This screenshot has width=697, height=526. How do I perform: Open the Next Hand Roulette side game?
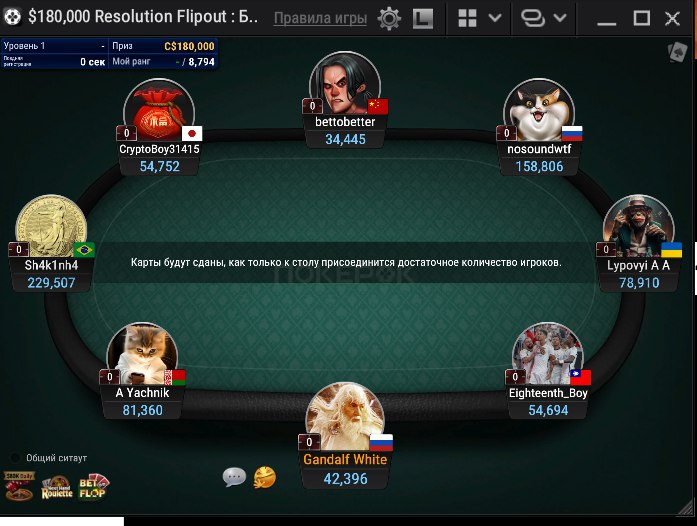(x=56, y=488)
